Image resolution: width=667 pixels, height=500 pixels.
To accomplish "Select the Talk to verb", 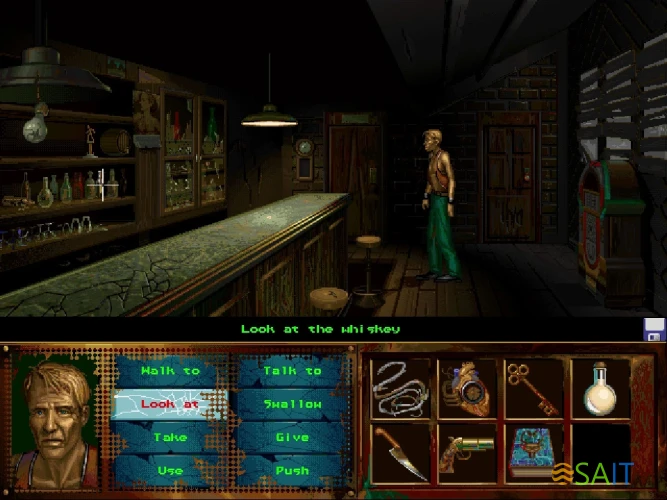I will coord(292,371).
